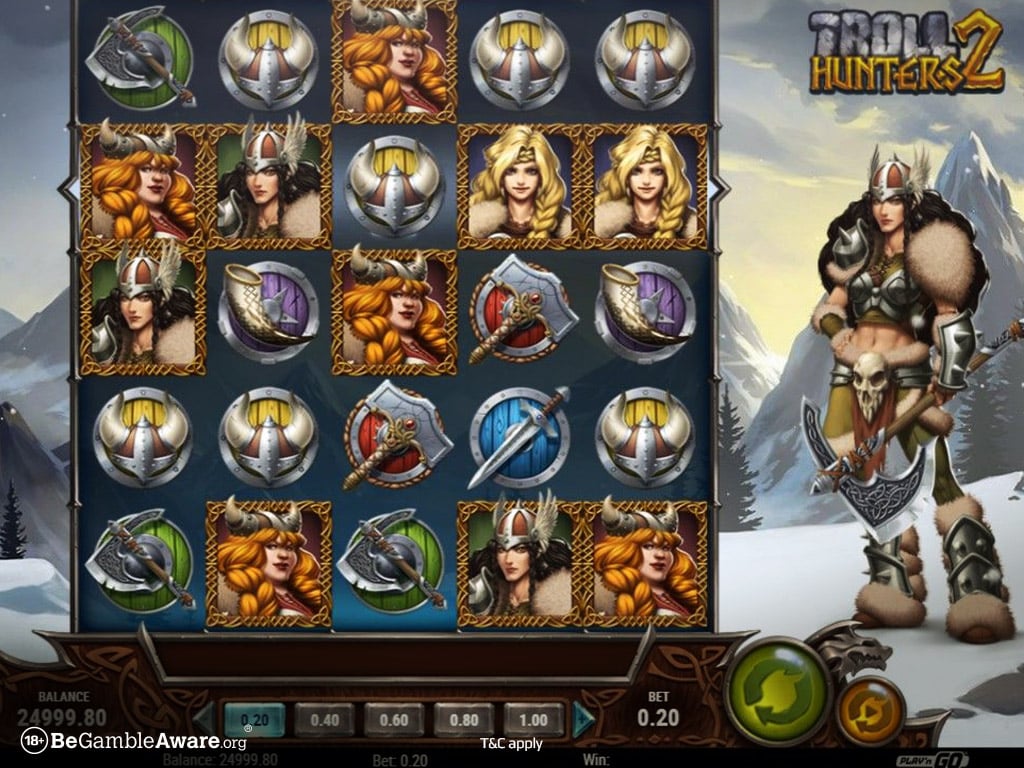This screenshot has width=1024, height=768.
Task: Click the right arrow for higher bets
Action: click(x=584, y=718)
